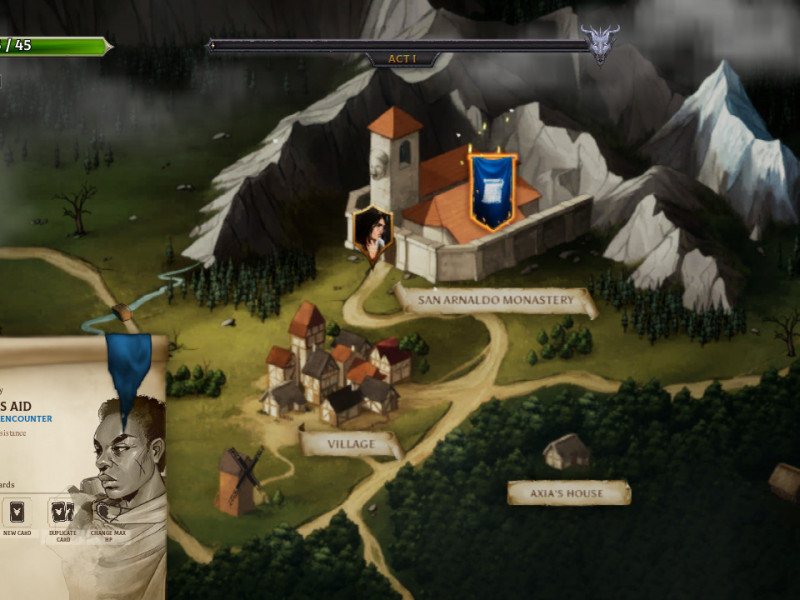Click the New Card reward icon
The image size is (800, 600).
click(x=17, y=513)
